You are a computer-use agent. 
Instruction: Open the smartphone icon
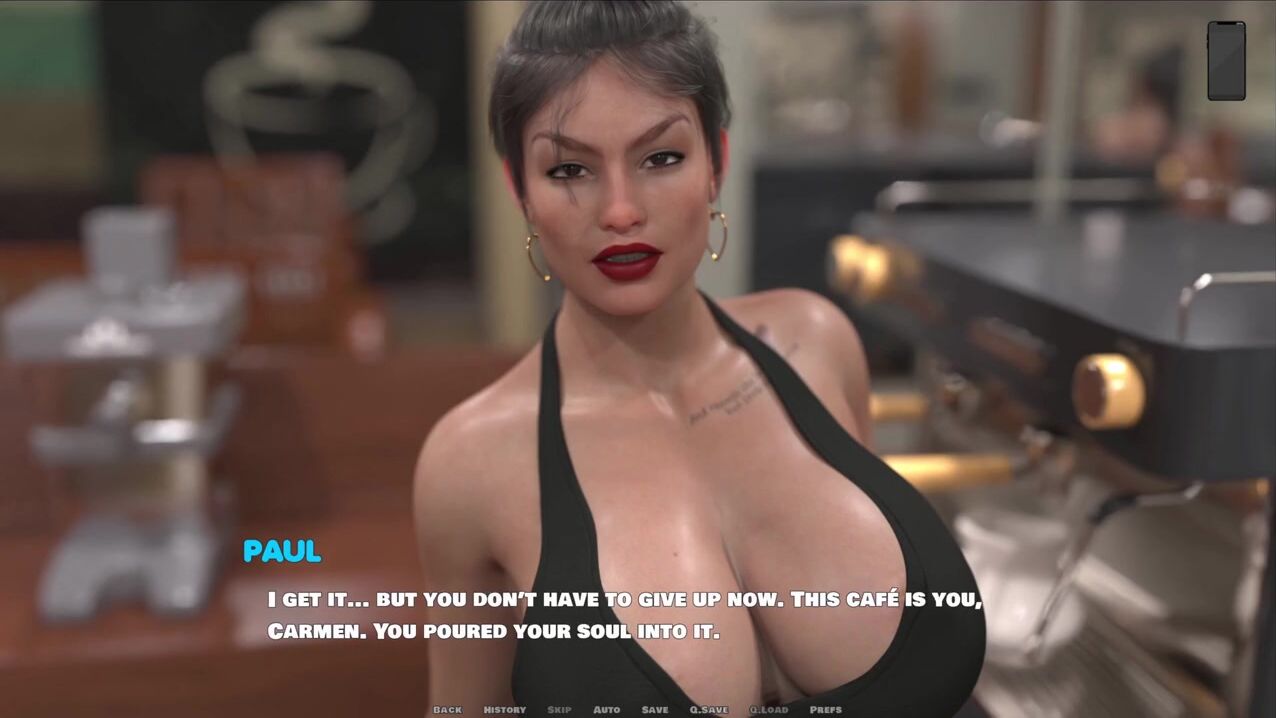[1226, 60]
